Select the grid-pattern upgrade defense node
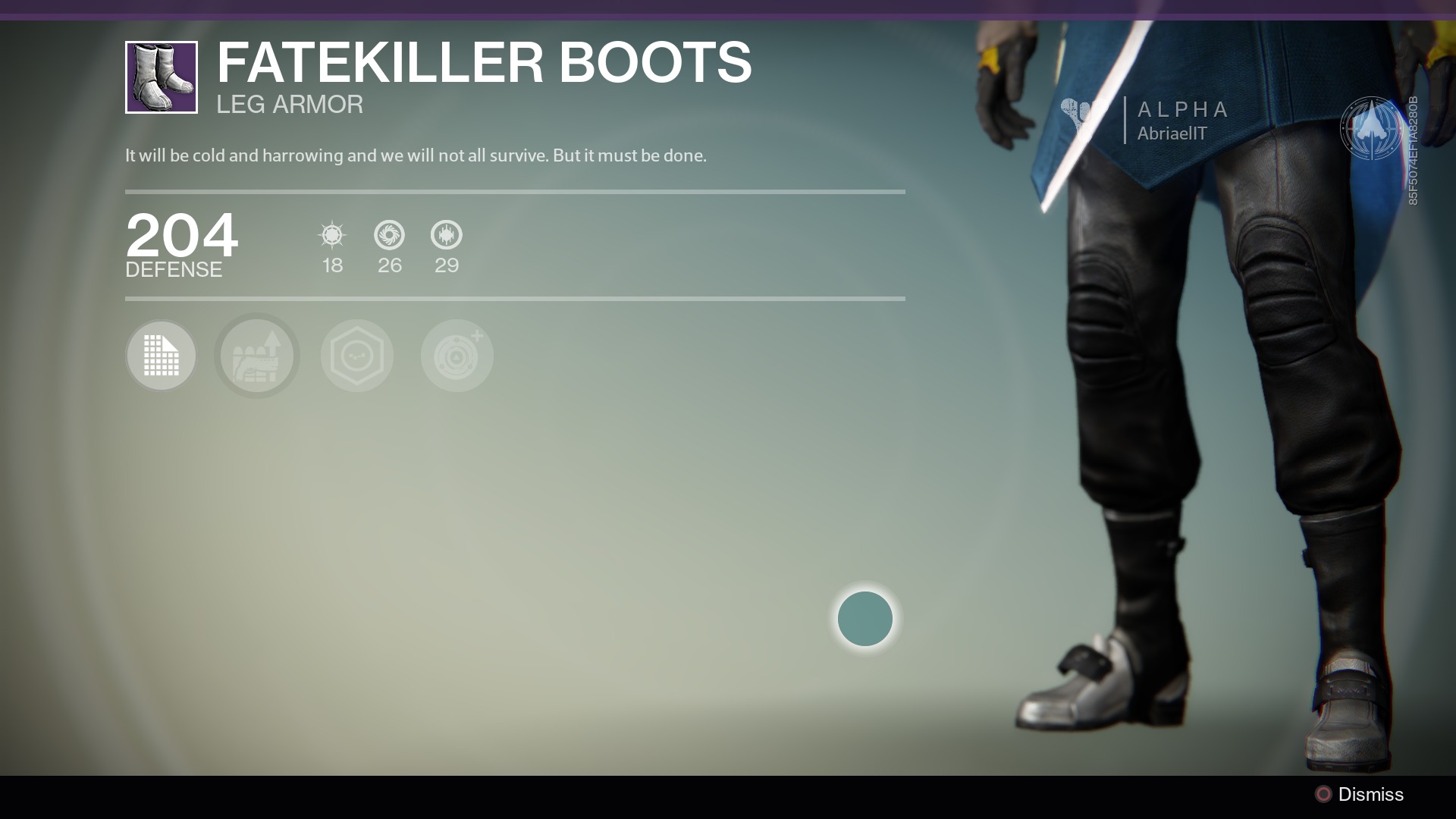 [x=161, y=356]
